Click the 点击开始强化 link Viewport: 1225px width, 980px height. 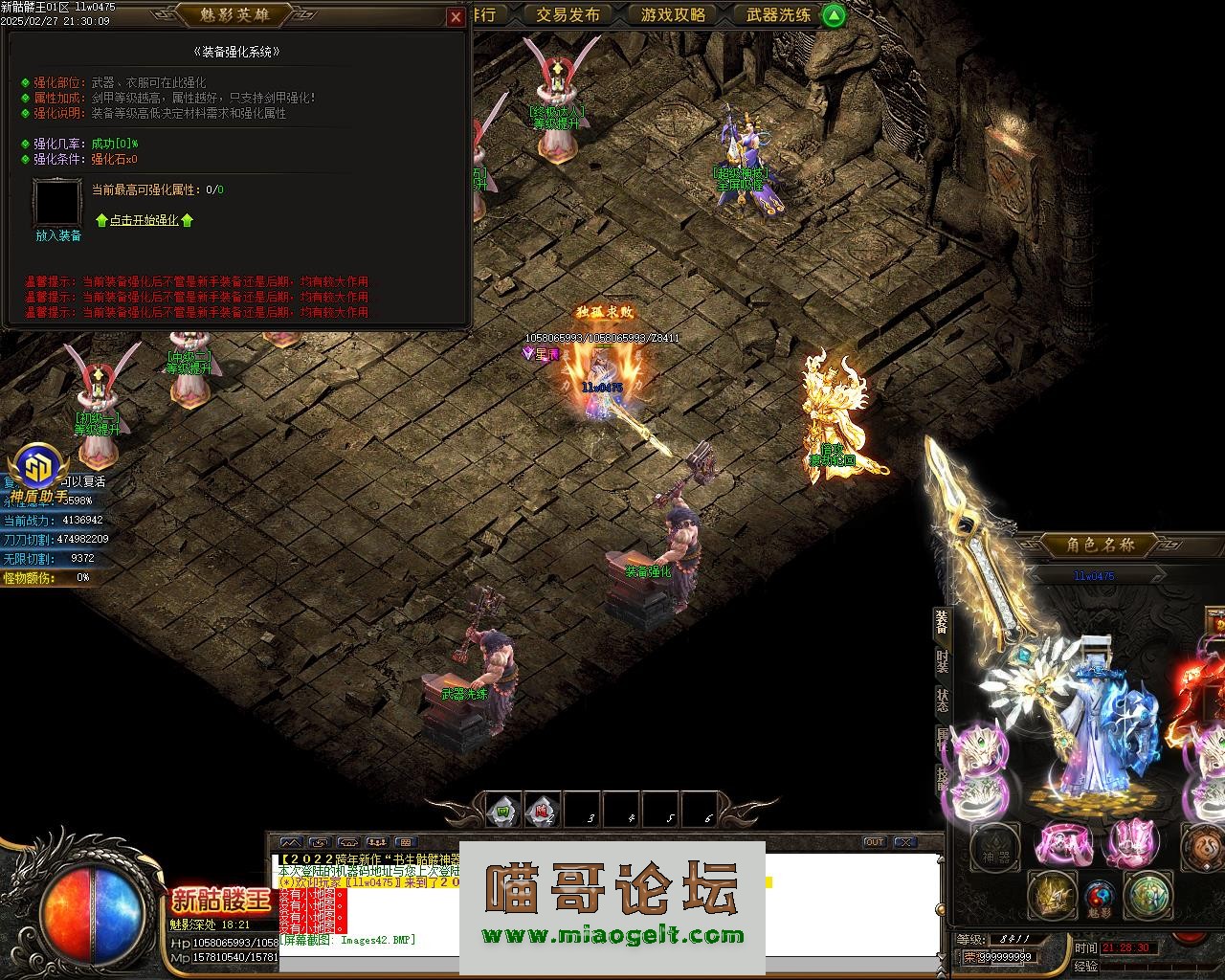(x=144, y=220)
